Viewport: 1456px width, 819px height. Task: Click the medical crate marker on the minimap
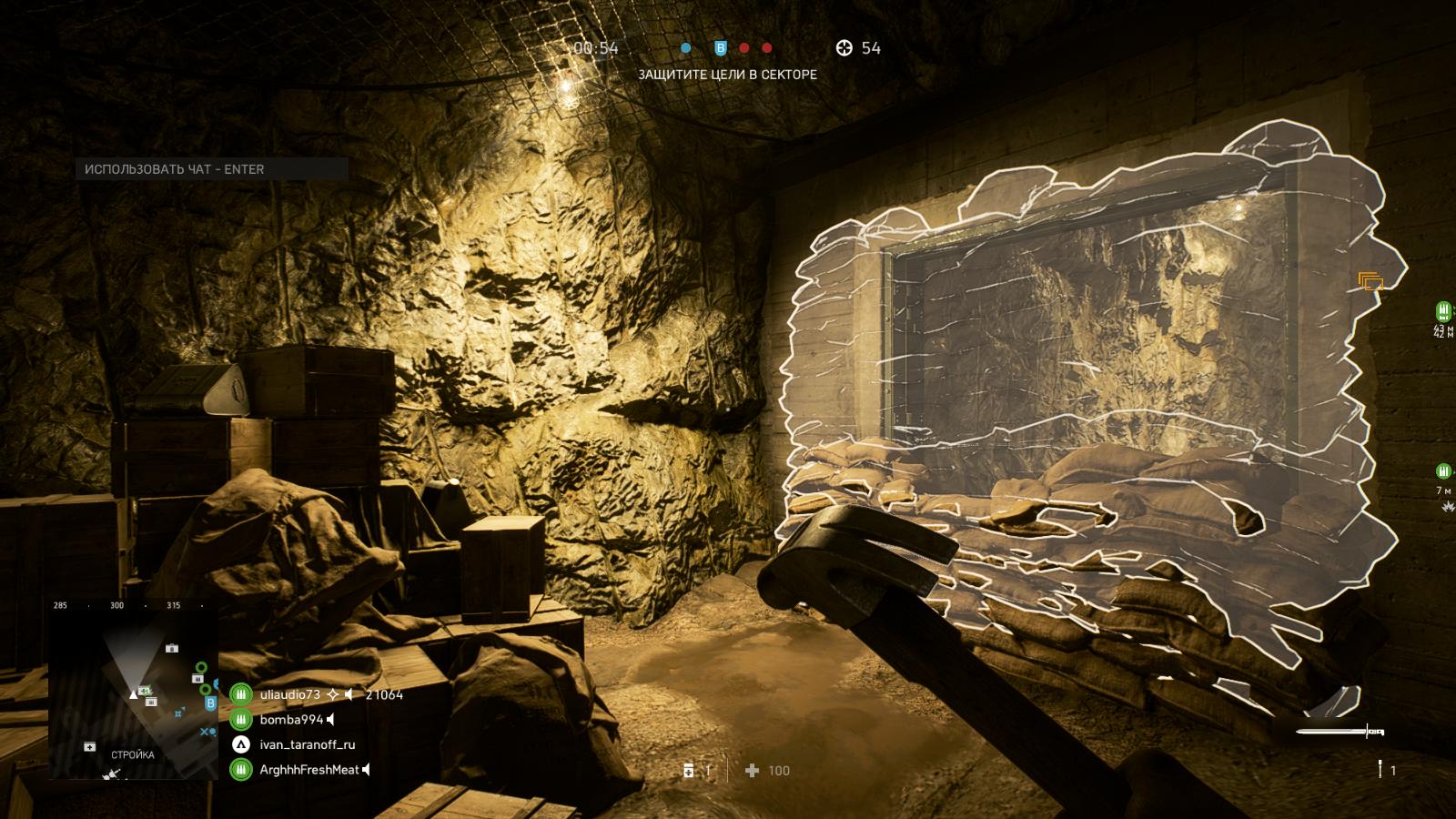tap(89, 747)
